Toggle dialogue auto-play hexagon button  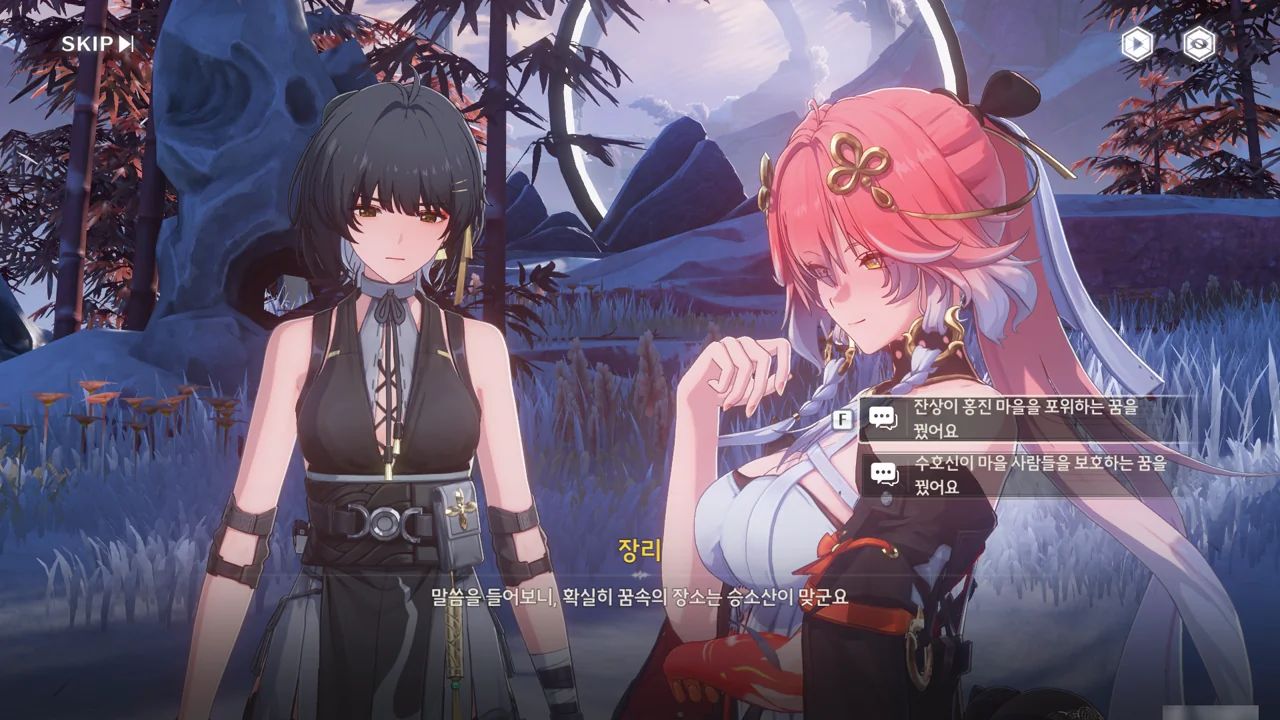1137,44
